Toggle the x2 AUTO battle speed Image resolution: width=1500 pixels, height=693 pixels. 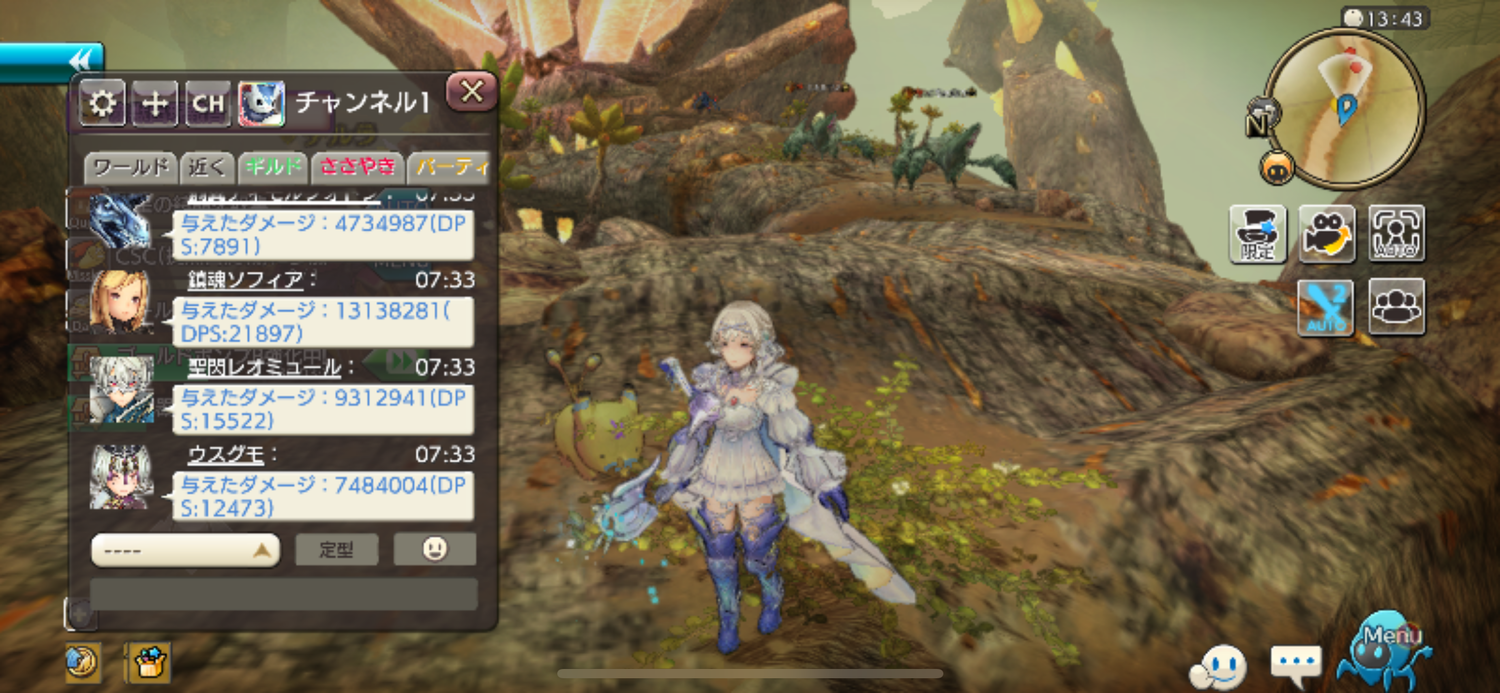click(x=1325, y=307)
